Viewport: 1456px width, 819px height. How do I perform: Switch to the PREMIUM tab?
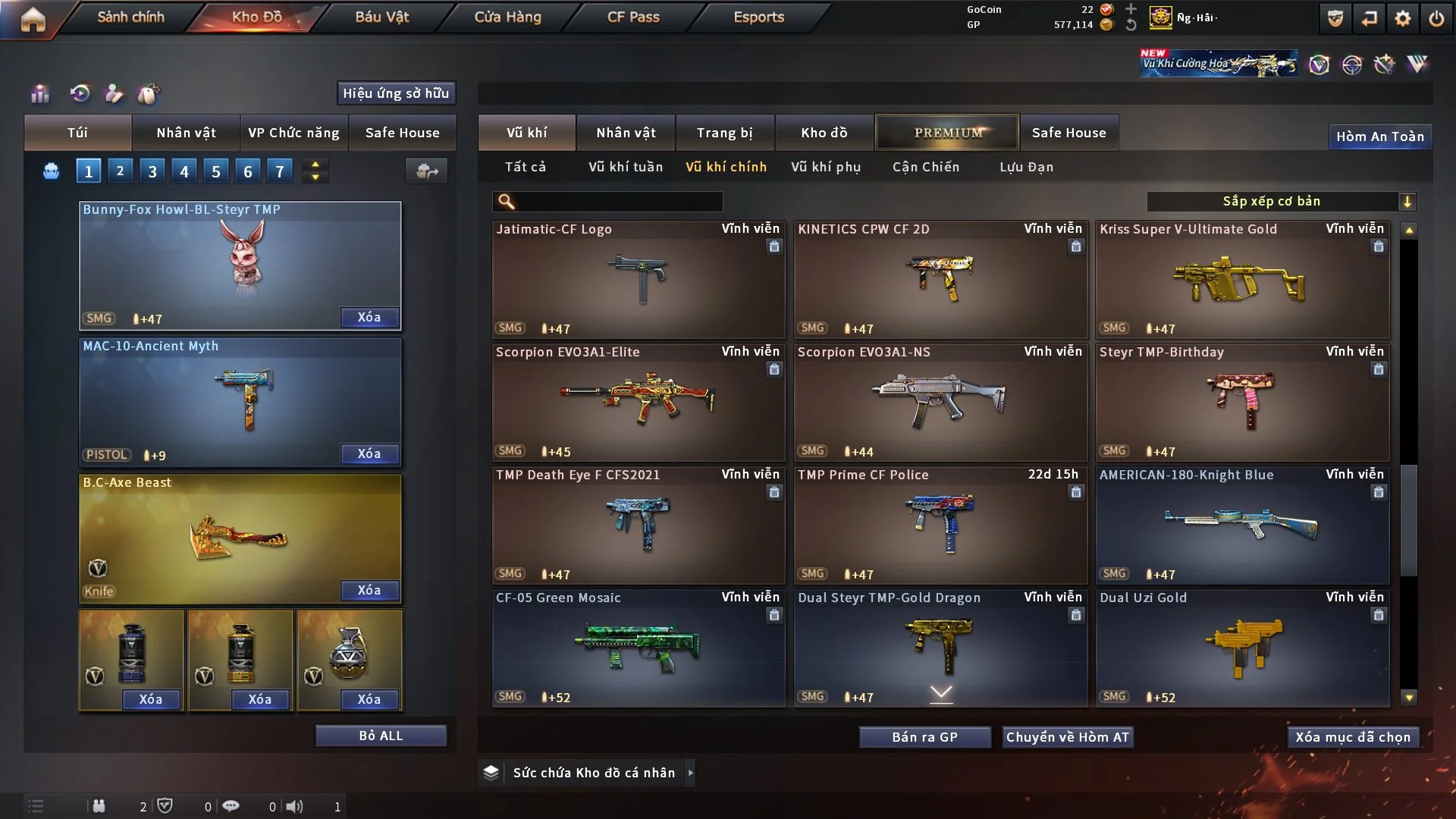(947, 133)
